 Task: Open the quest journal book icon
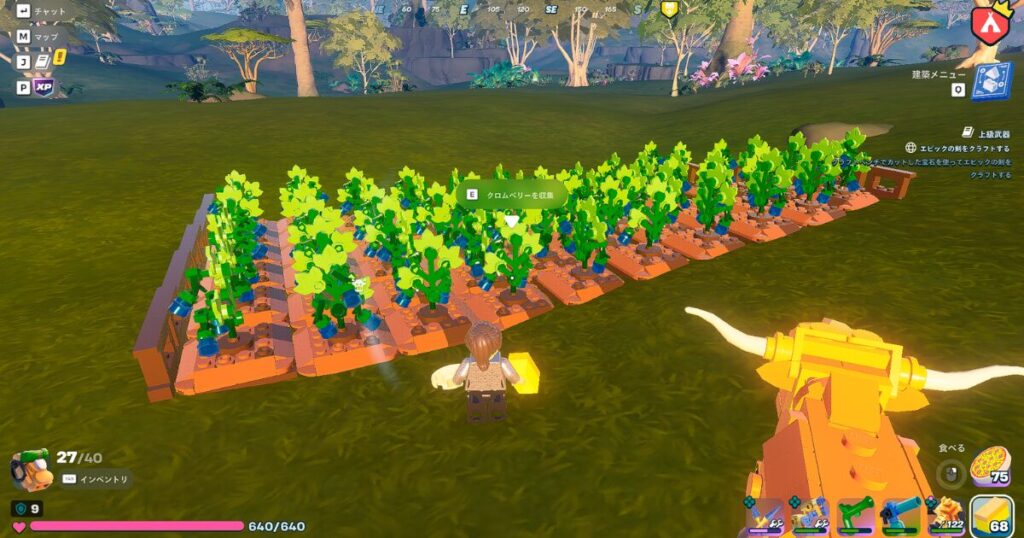(44, 62)
